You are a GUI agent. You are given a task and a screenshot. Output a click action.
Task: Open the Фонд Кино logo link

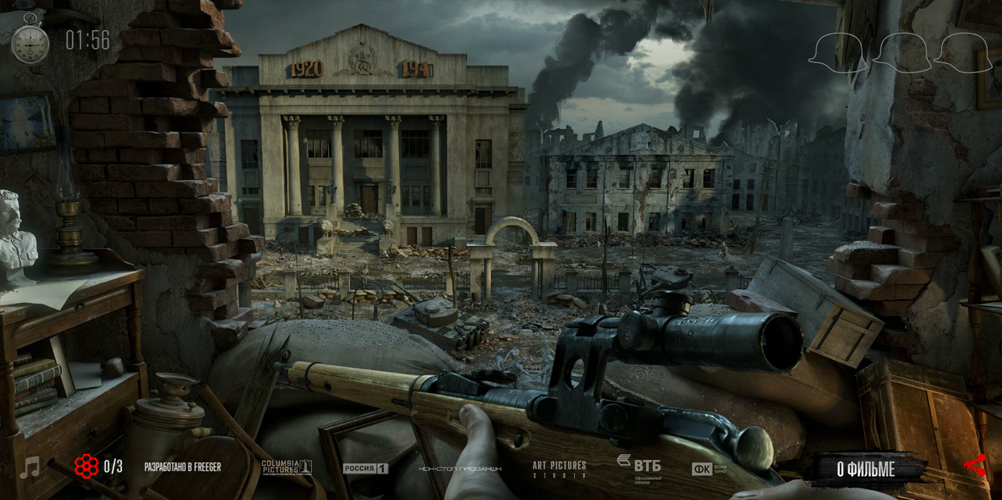click(709, 468)
